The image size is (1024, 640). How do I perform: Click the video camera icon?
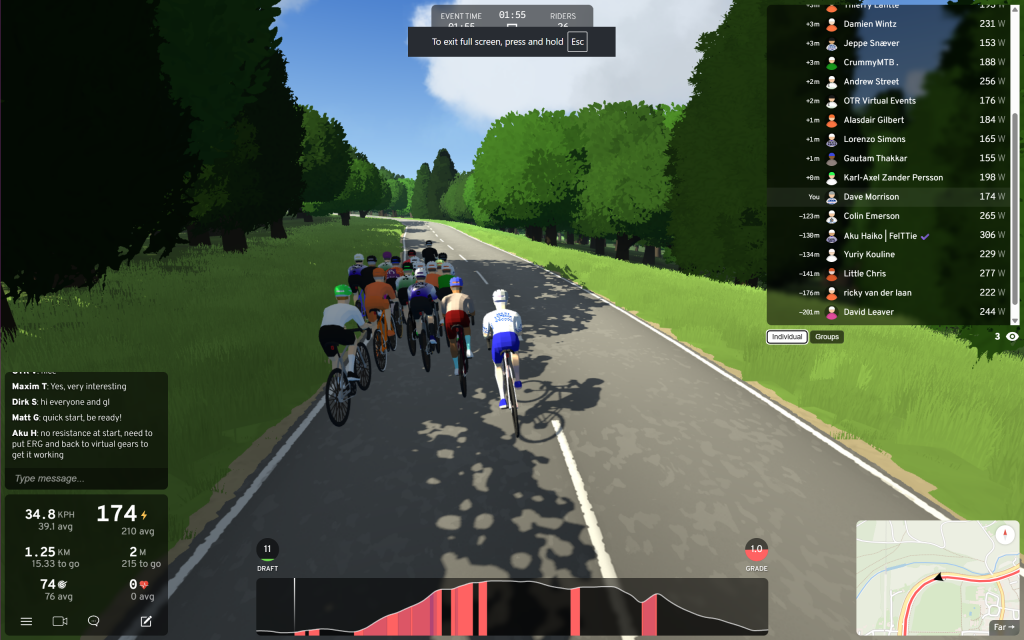[x=59, y=621]
